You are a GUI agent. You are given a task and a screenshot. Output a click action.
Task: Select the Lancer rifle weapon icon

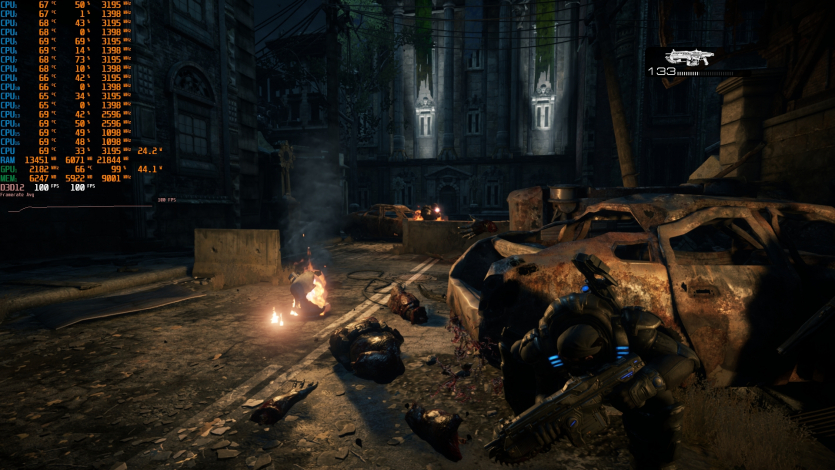point(685,56)
